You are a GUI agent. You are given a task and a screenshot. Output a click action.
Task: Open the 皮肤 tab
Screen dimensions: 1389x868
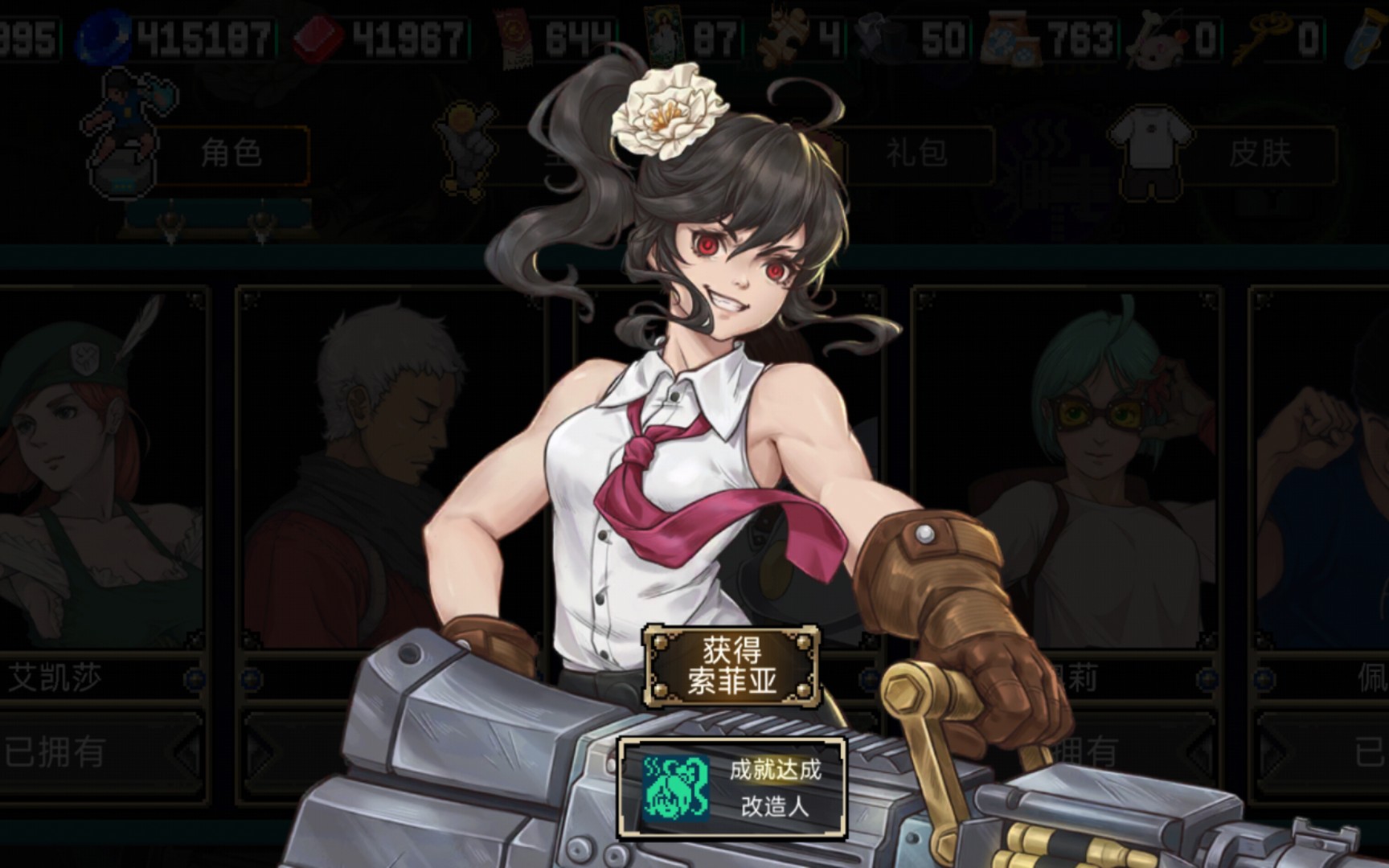(x=1259, y=153)
